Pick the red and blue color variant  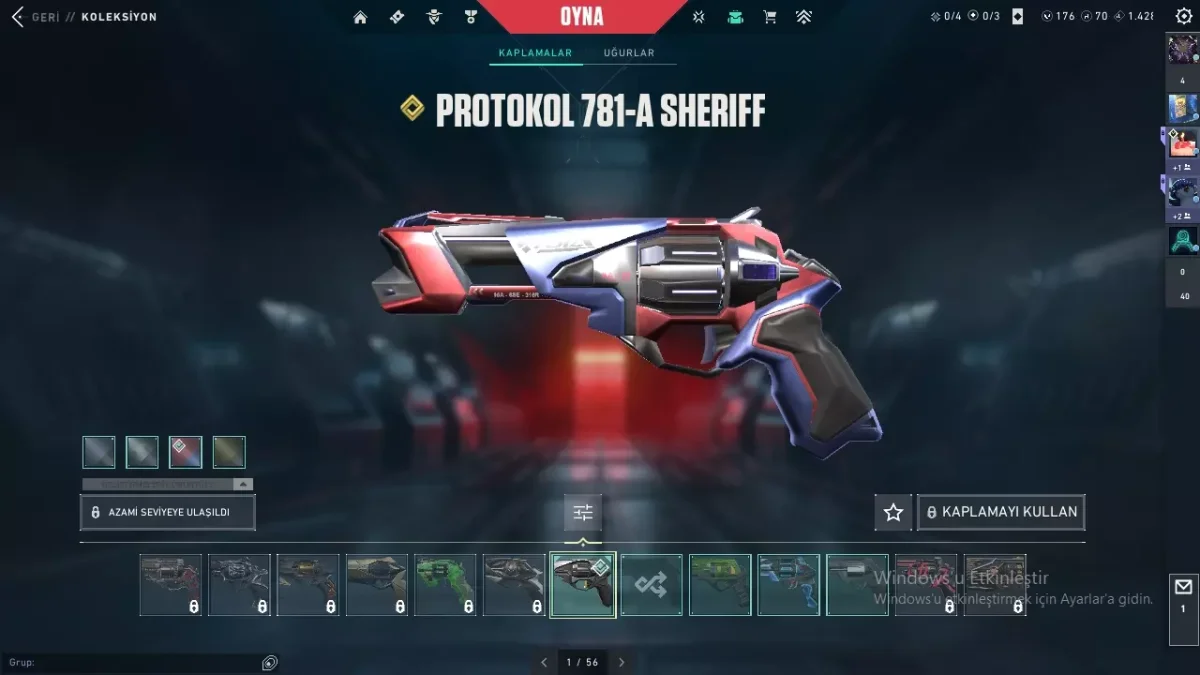coord(185,452)
